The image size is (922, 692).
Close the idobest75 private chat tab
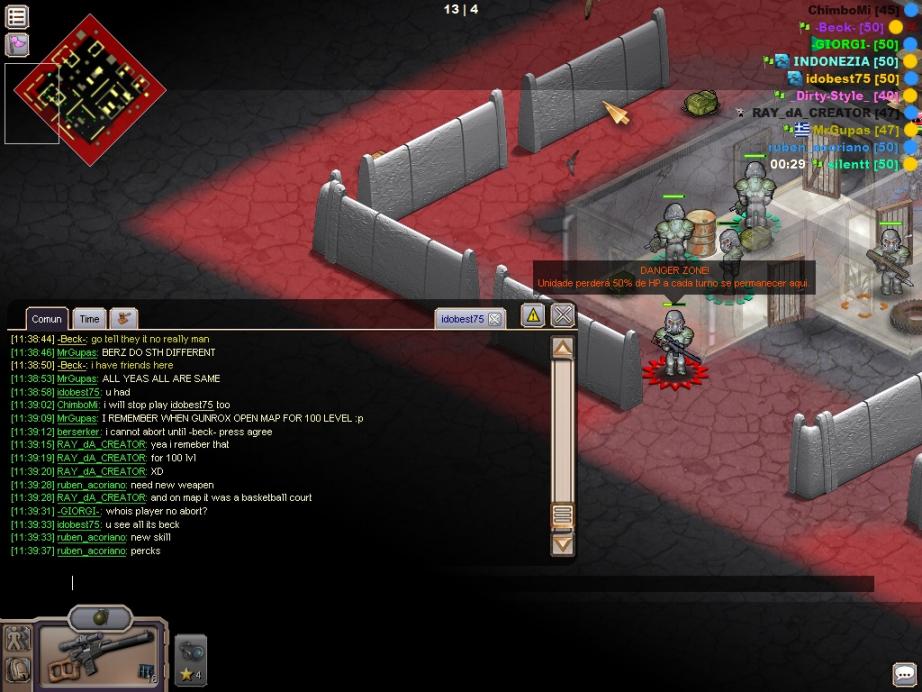(494, 319)
